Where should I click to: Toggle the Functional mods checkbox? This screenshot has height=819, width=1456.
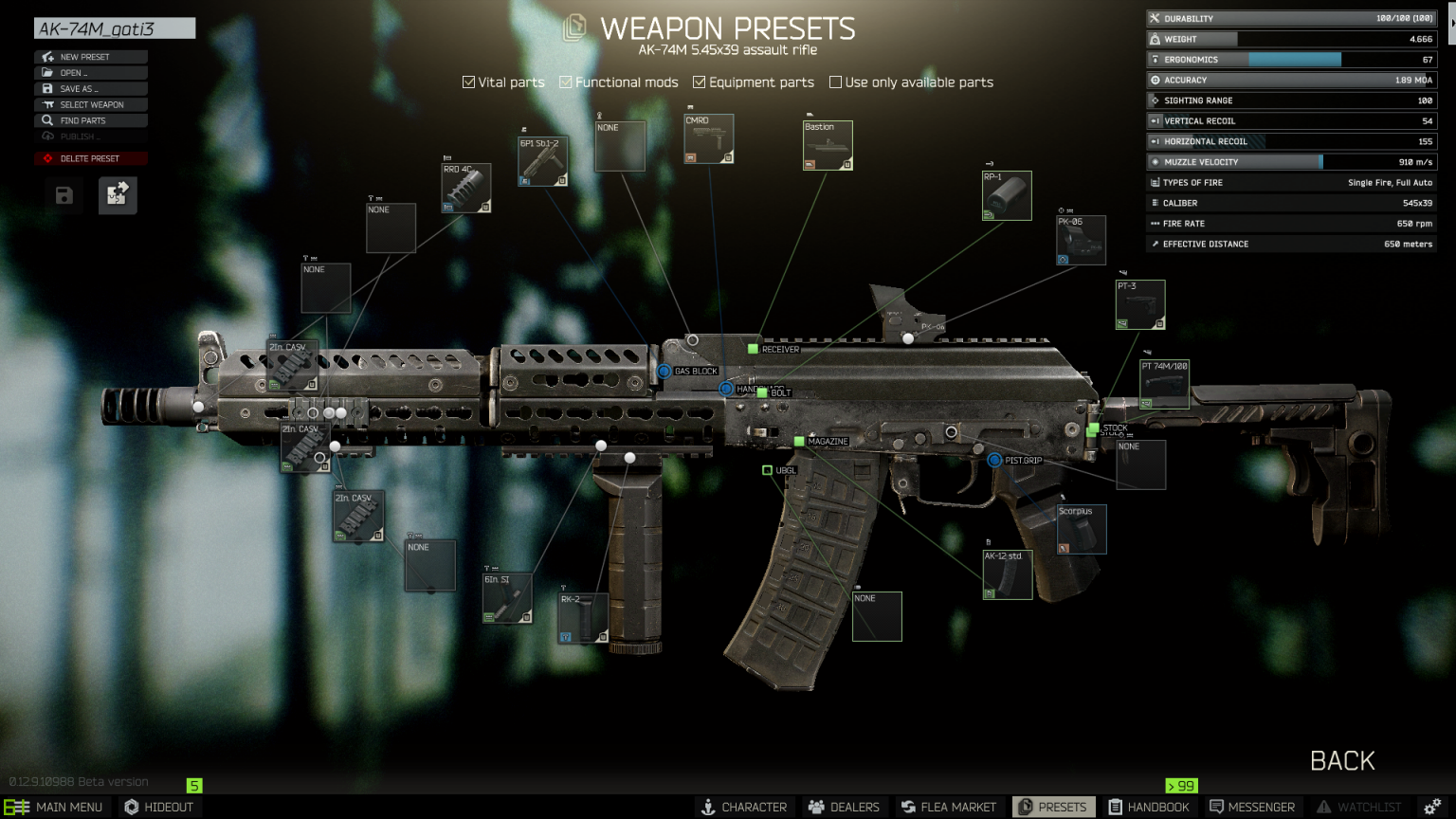point(566,82)
